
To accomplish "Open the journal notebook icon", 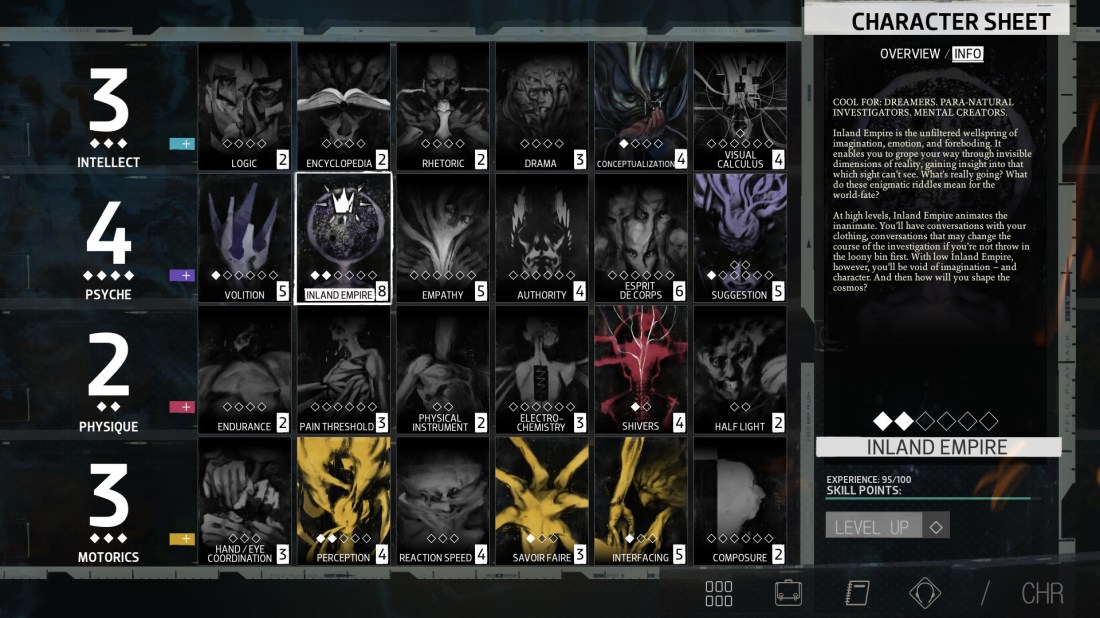I will click(x=857, y=593).
